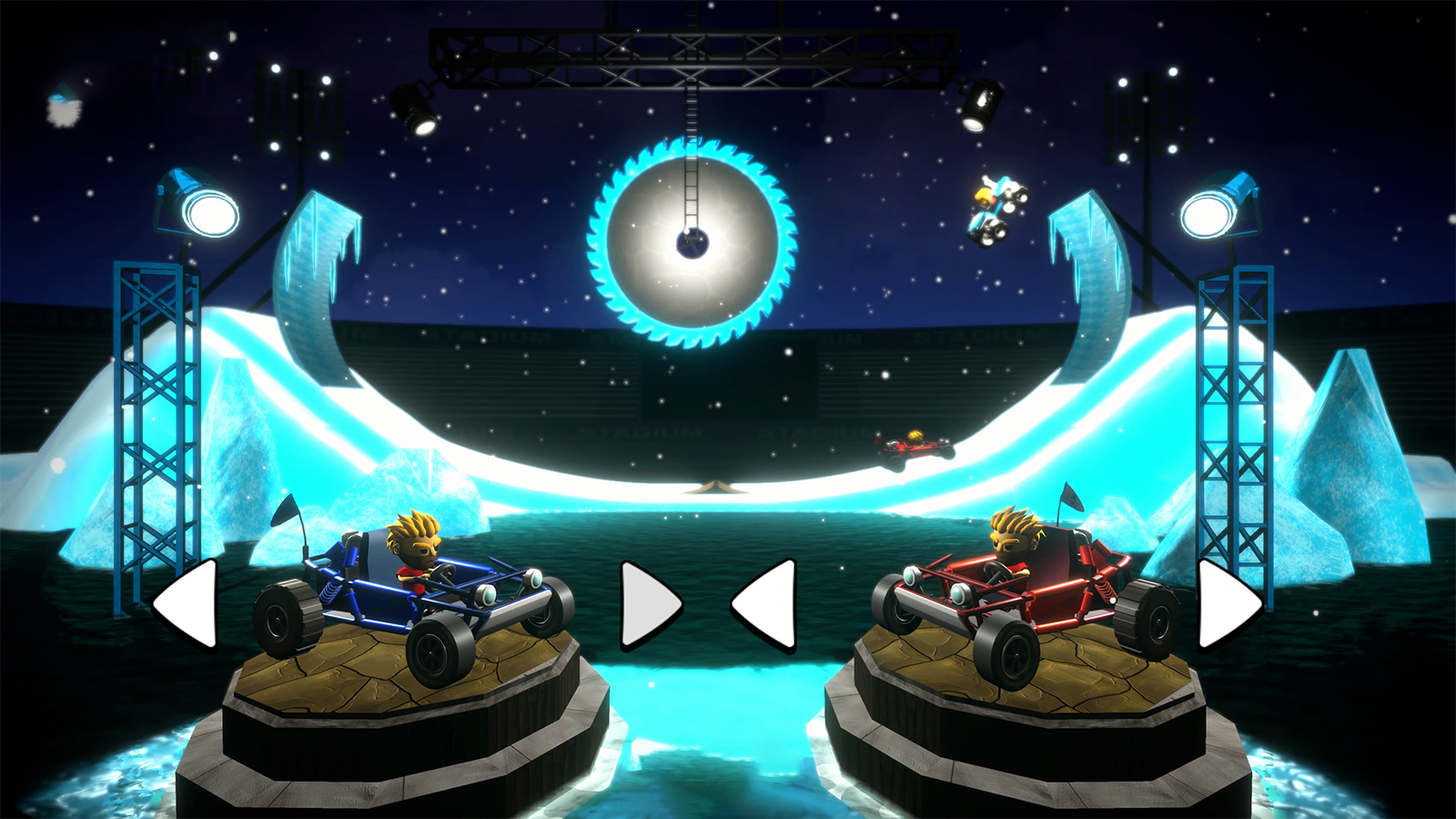Click the blue buggy's driver character
This screenshot has width=1456, height=819.
415,551
